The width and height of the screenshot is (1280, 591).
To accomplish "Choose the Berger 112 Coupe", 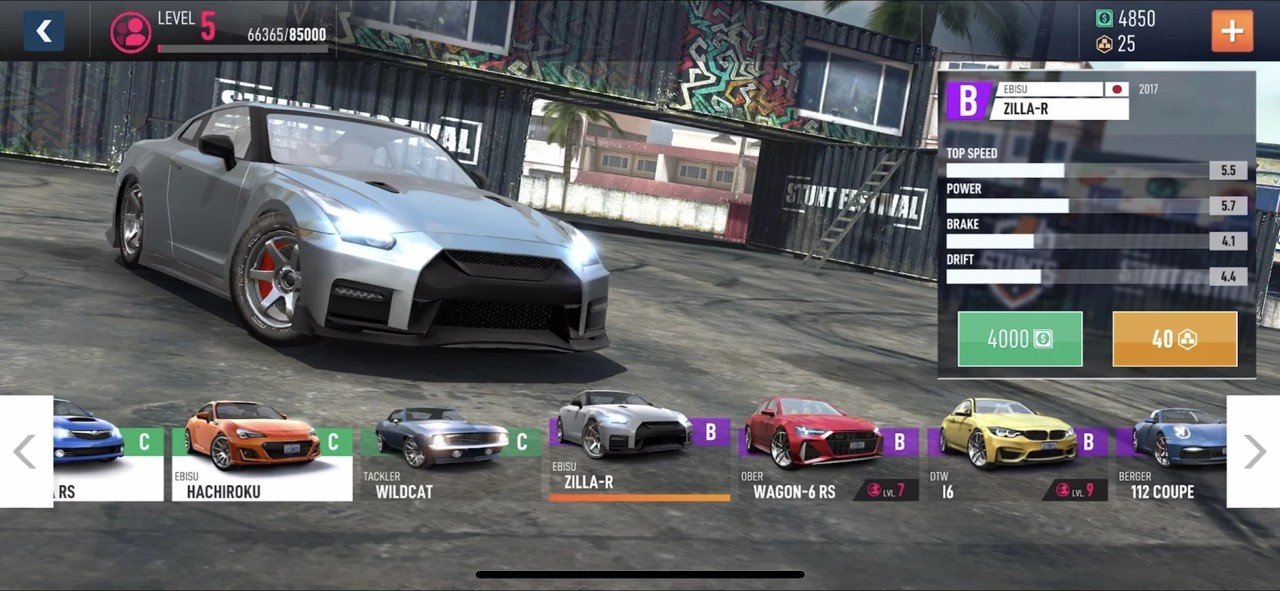I will (x=1172, y=450).
